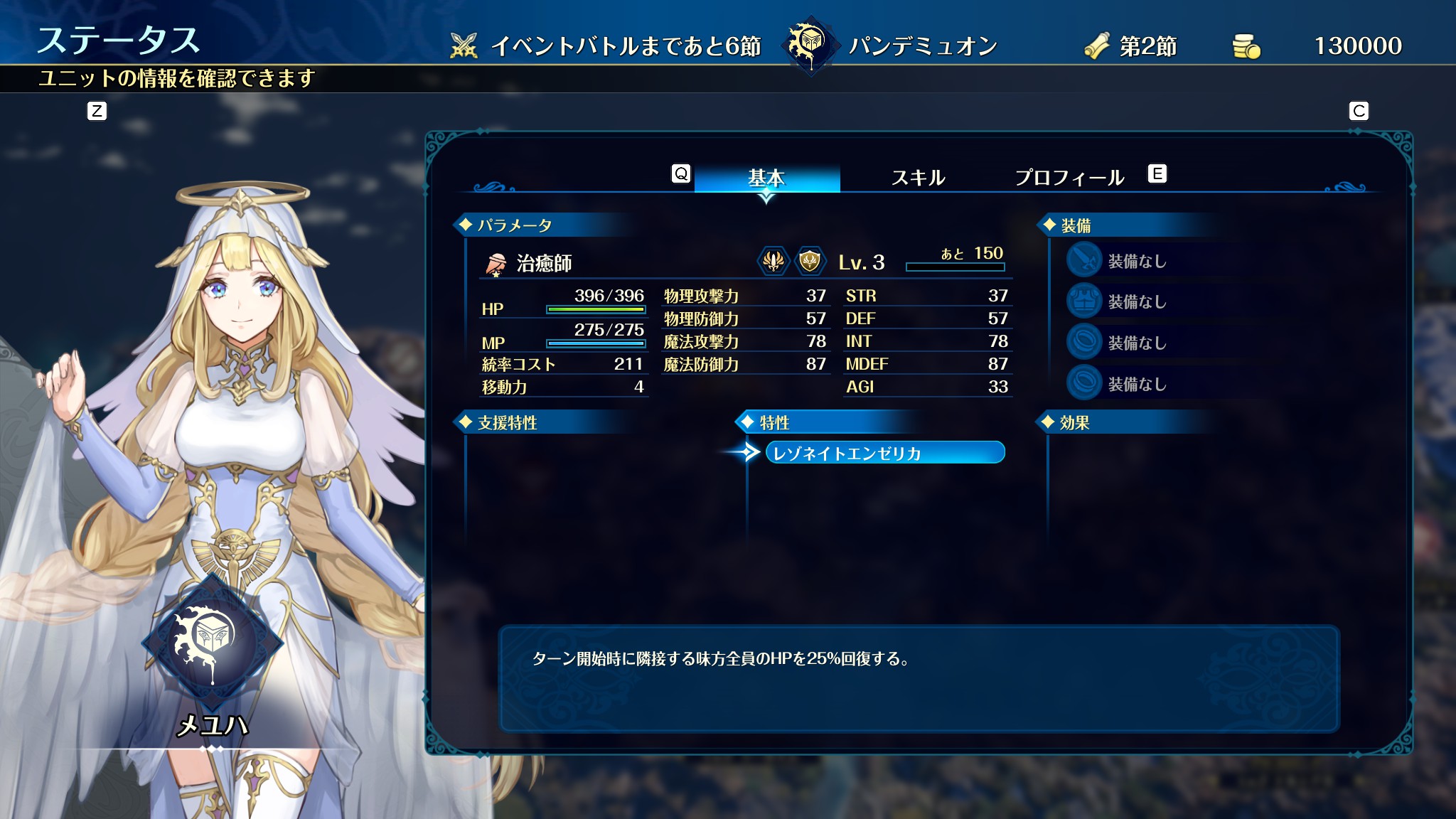Select the レゾネイトエンゼリカ trait entry
The height and width of the screenshot is (819, 1456).
[x=884, y=453]
